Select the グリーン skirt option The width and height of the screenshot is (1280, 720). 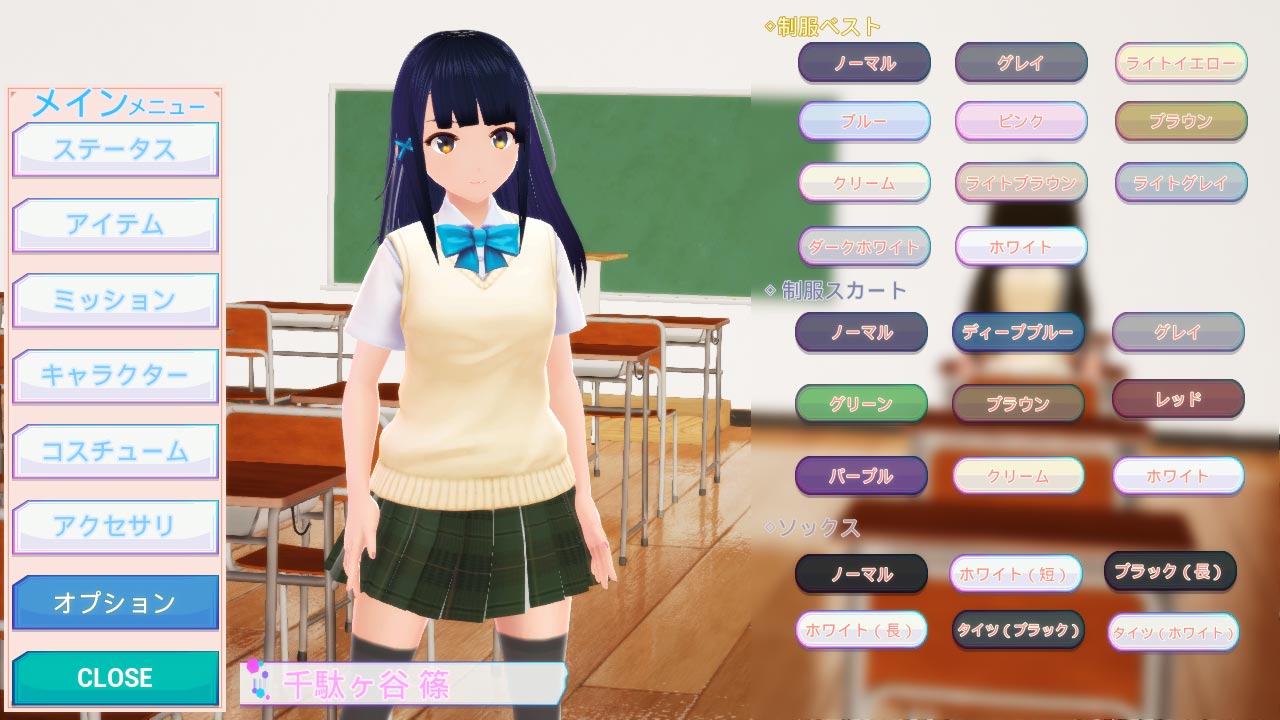pos(861,404)
